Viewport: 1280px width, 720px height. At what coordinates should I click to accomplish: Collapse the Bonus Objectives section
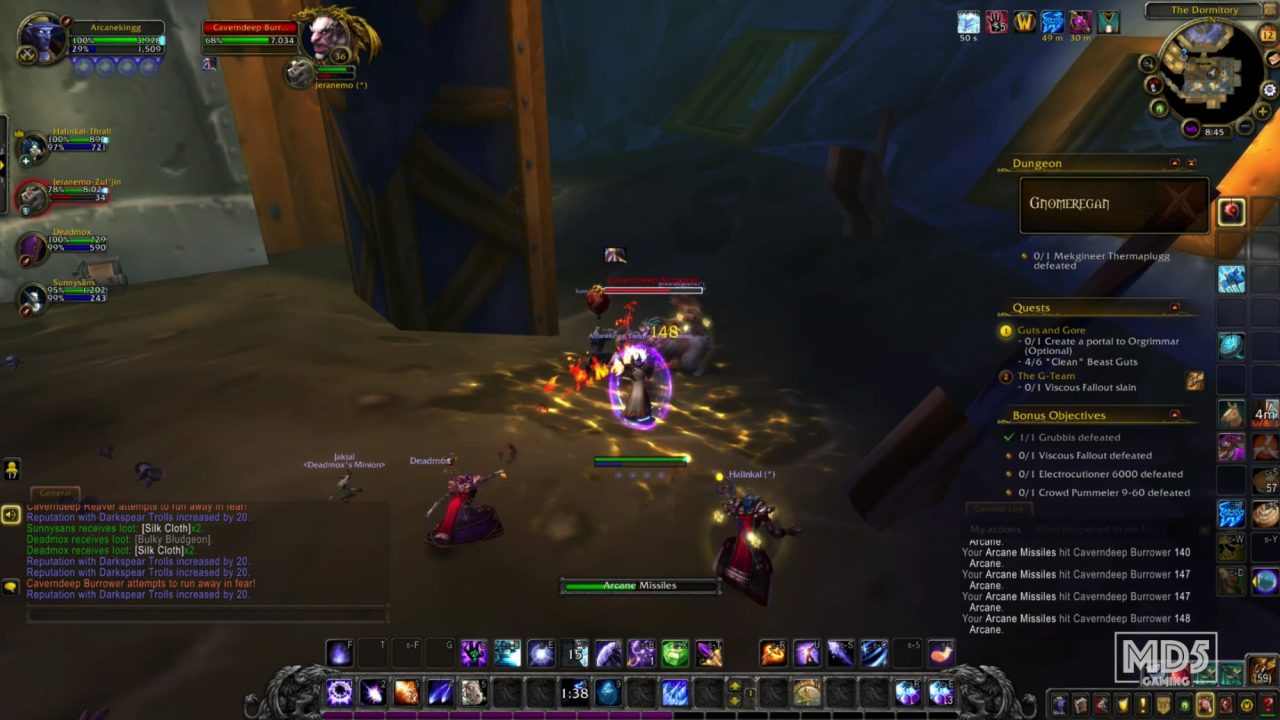click(1176, 415)
